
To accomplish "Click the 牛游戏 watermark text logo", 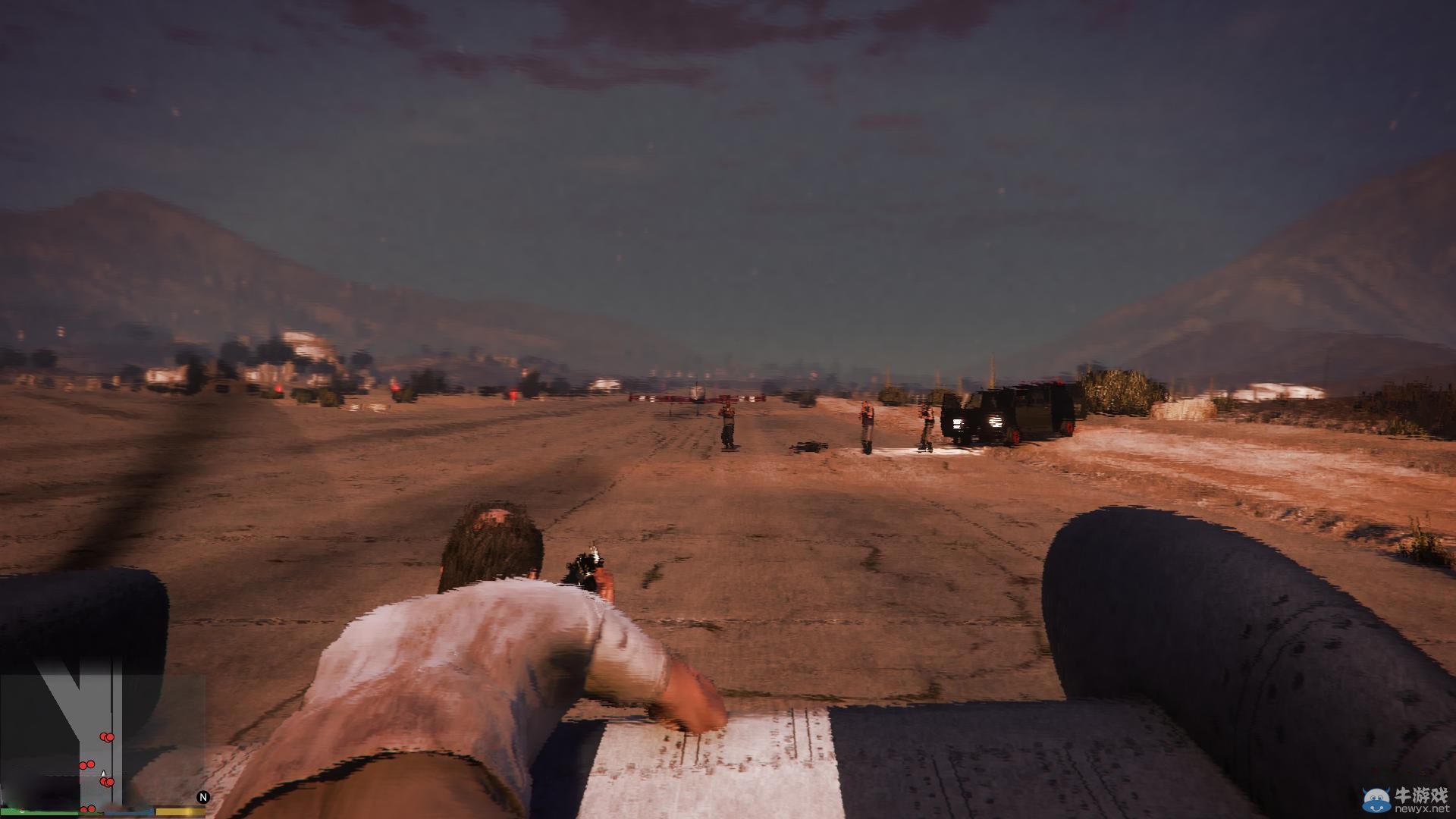I will coord(1422,794).
